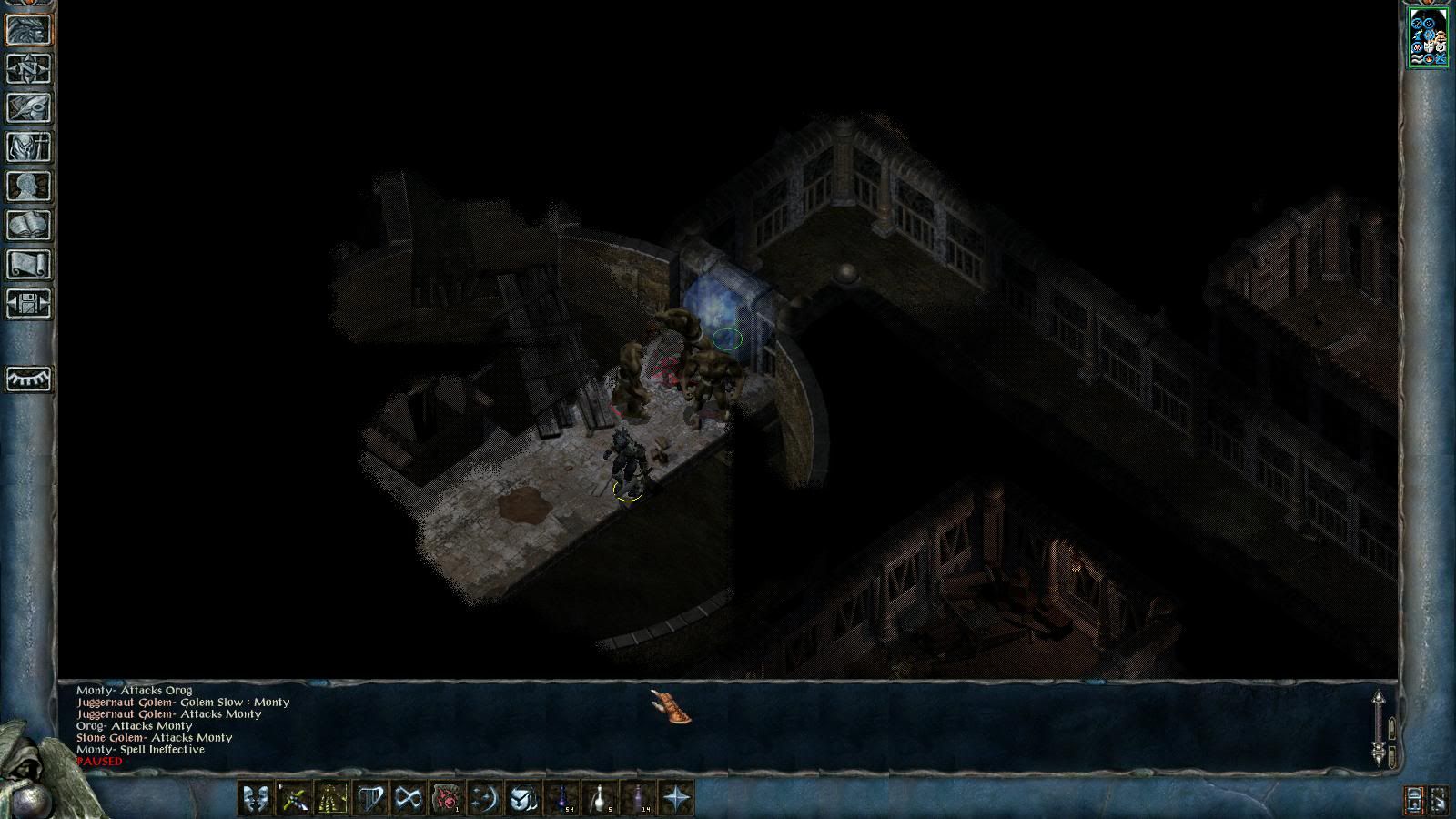Use the white flask quick item
This screenshot has height=819, width=1456.
click(600, 798)
